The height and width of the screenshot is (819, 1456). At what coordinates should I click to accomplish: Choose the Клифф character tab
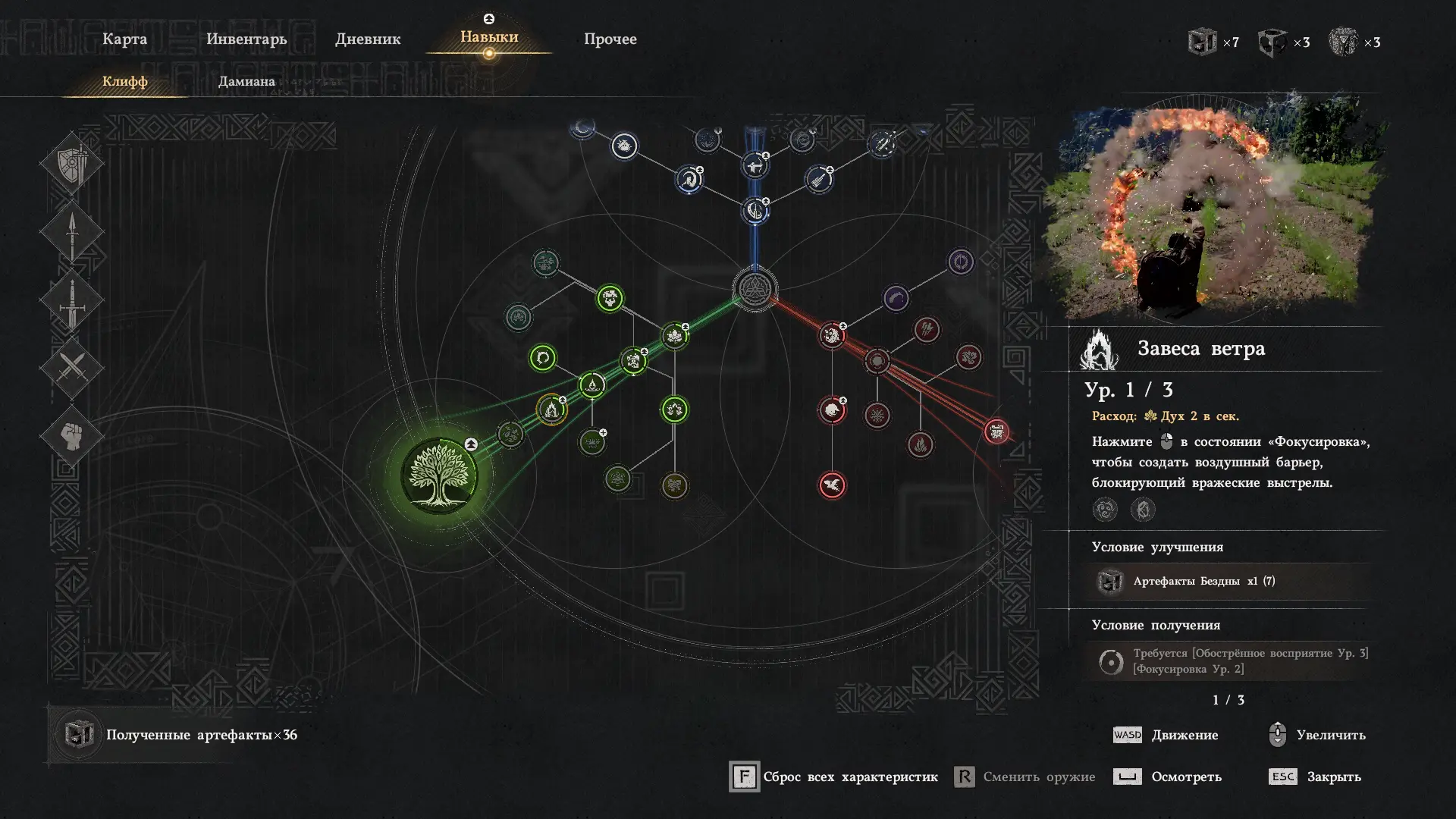point(125,81)
